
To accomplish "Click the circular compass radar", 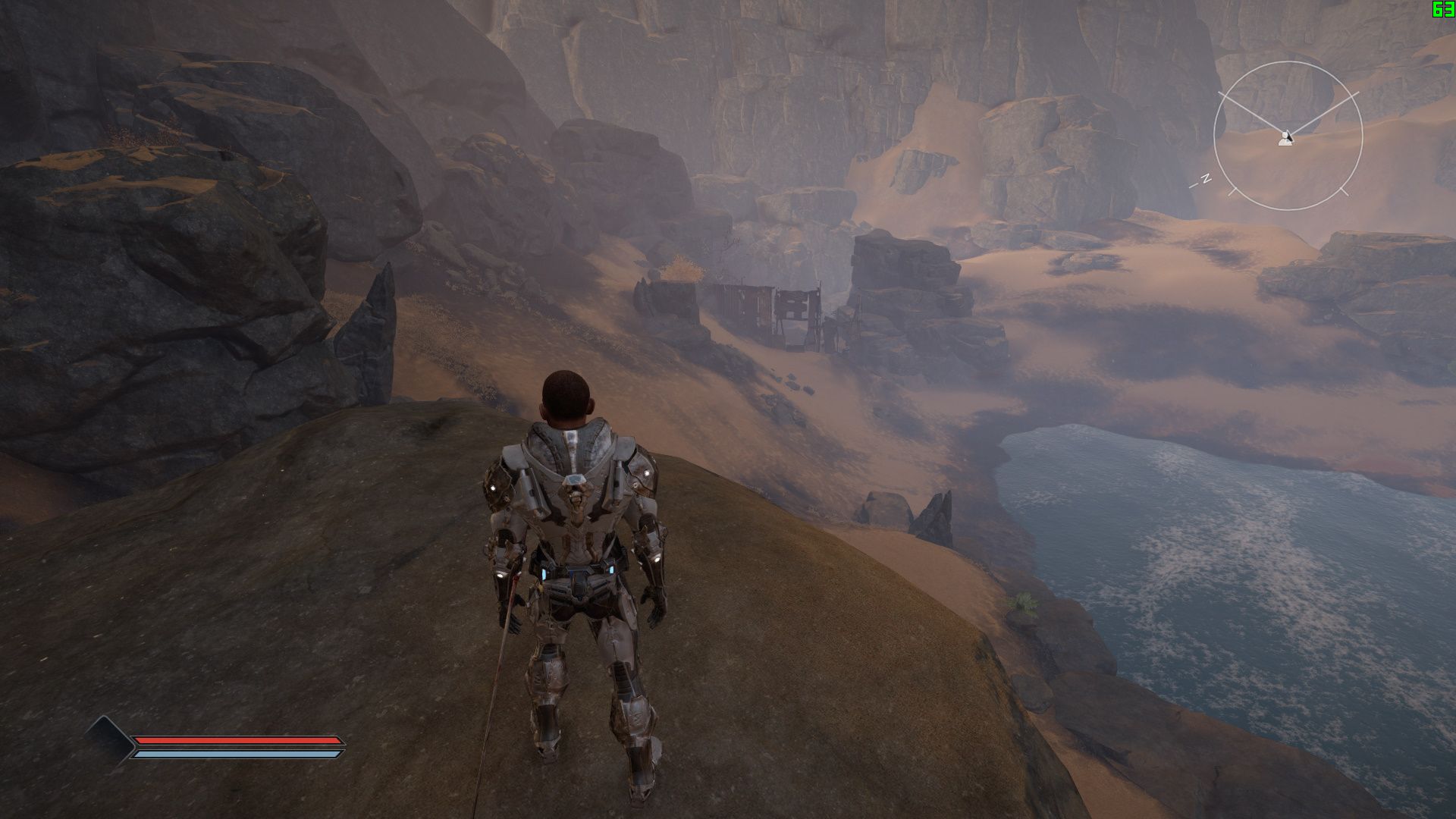I will (x=1288, y=136).
